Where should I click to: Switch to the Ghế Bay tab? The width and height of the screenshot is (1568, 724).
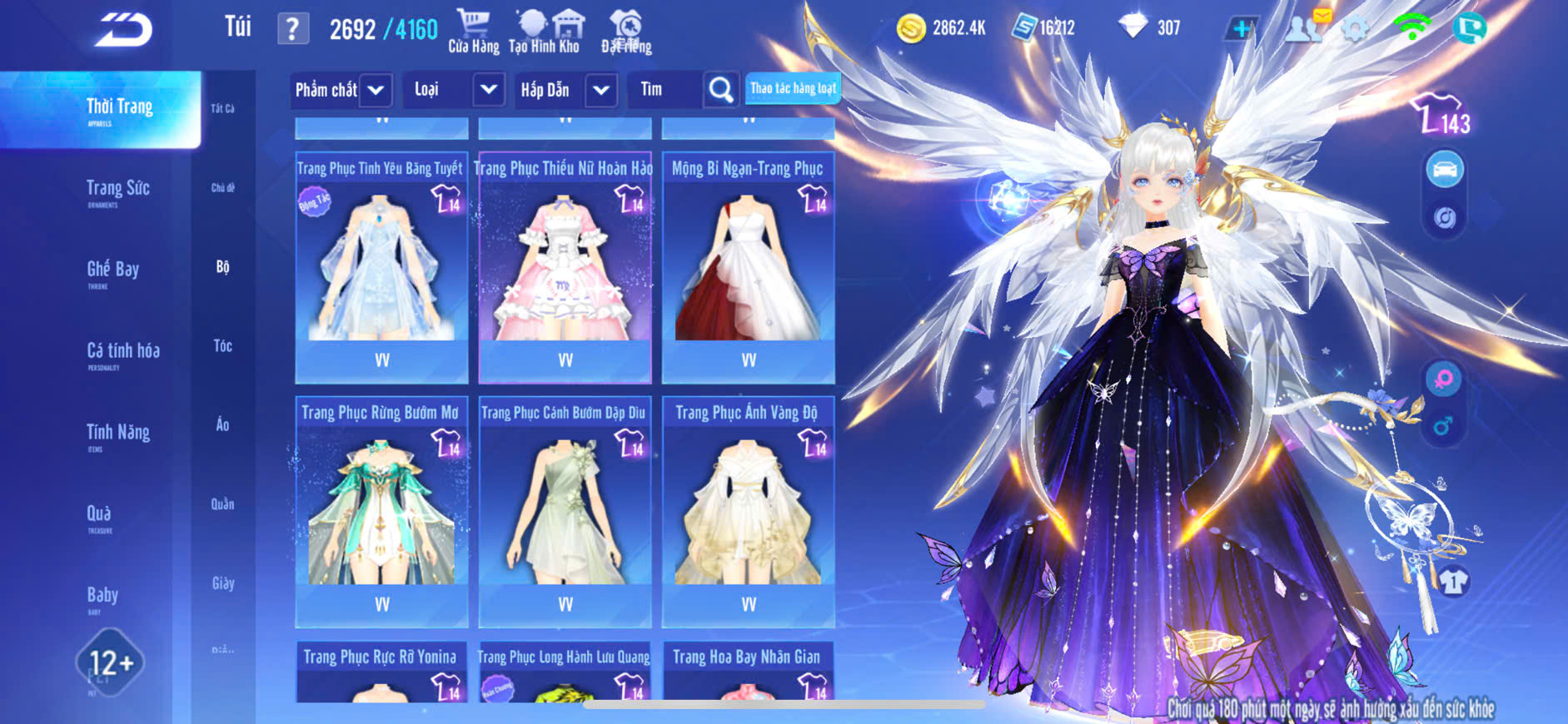tap(112, 270)
